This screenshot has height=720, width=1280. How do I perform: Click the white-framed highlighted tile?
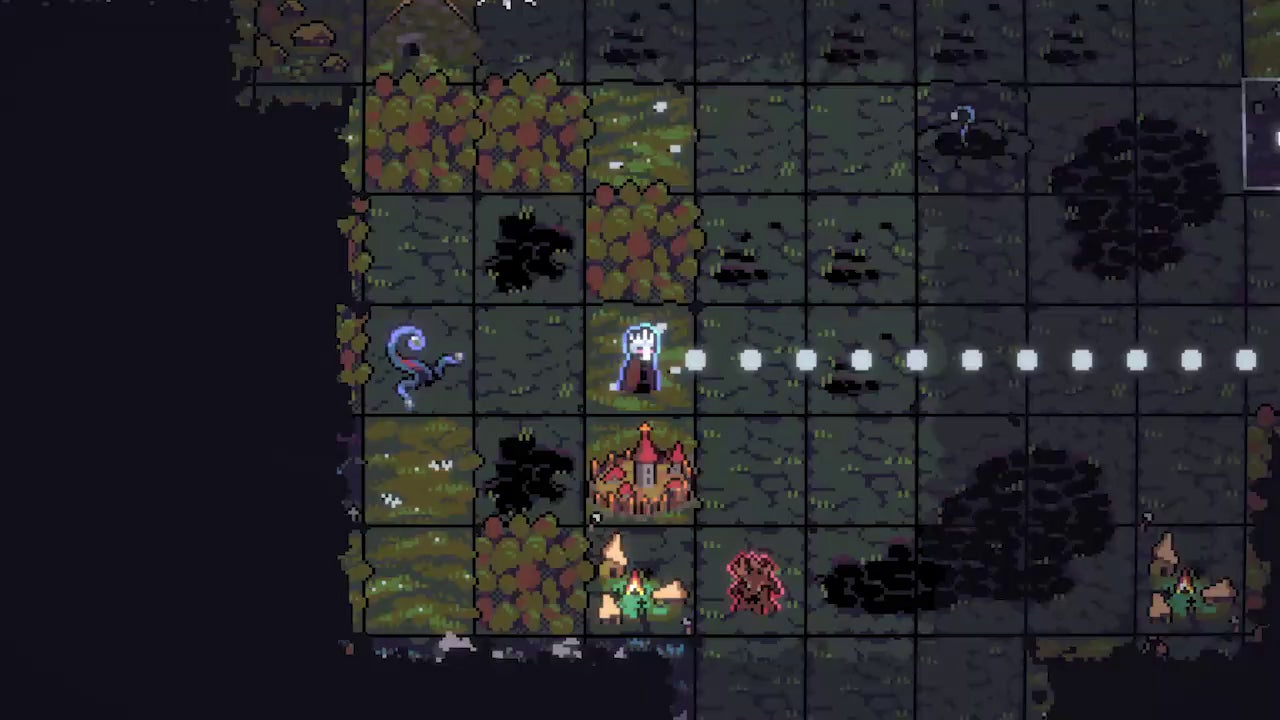point(1263,135)
